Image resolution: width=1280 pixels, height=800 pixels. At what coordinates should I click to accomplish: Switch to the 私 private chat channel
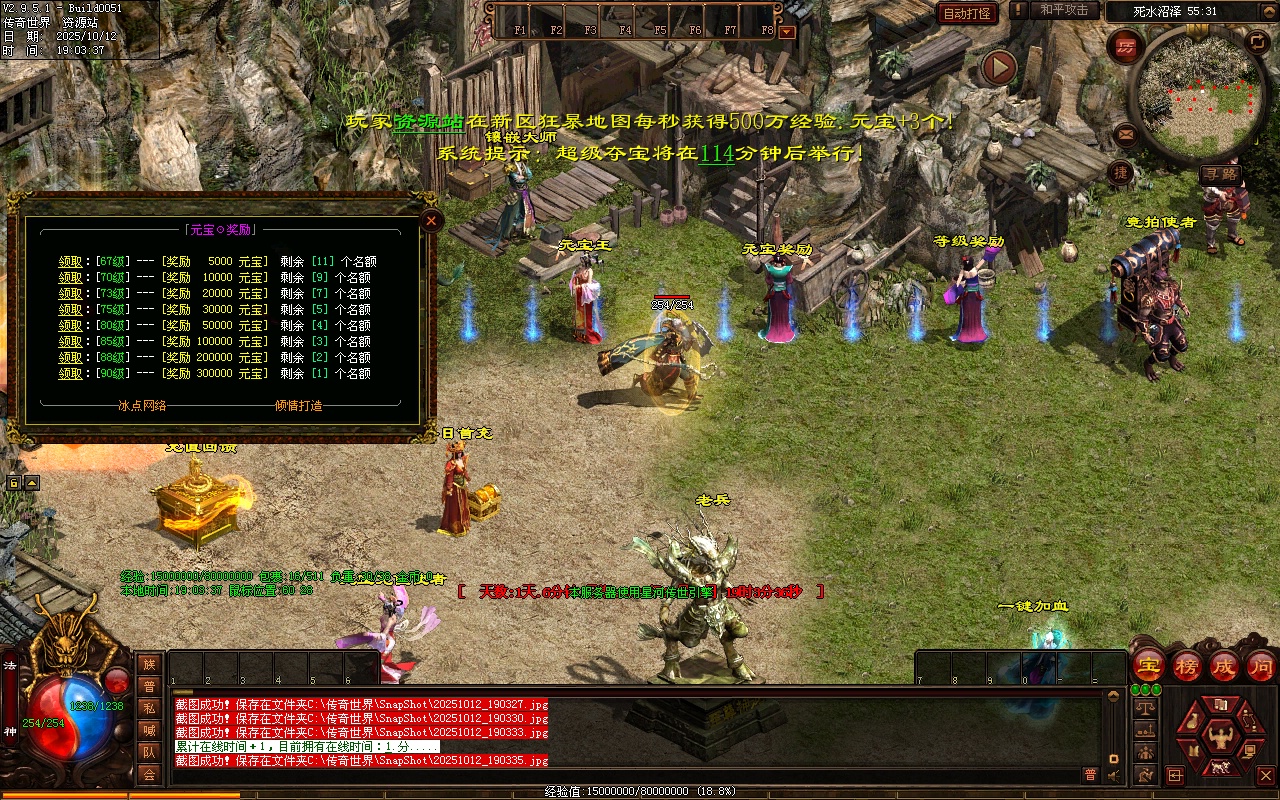(149, 708)
